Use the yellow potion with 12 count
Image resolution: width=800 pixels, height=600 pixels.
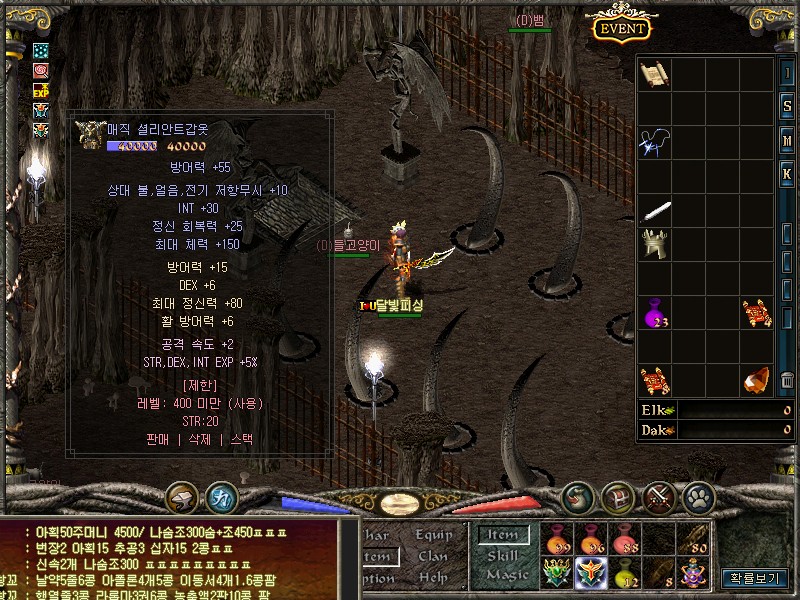point(625,573)
